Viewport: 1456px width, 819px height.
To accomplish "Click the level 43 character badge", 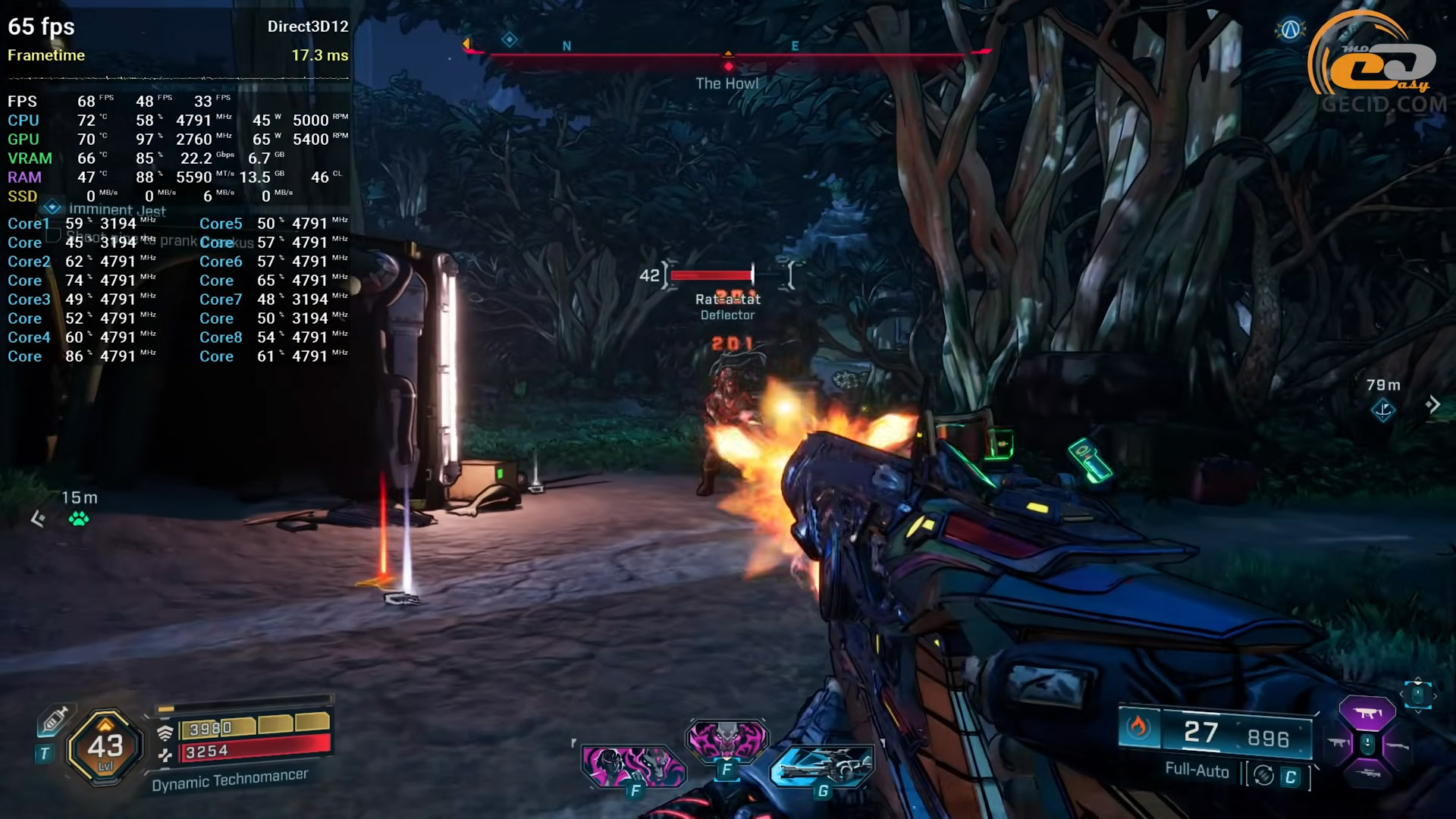I will [105, 748].
